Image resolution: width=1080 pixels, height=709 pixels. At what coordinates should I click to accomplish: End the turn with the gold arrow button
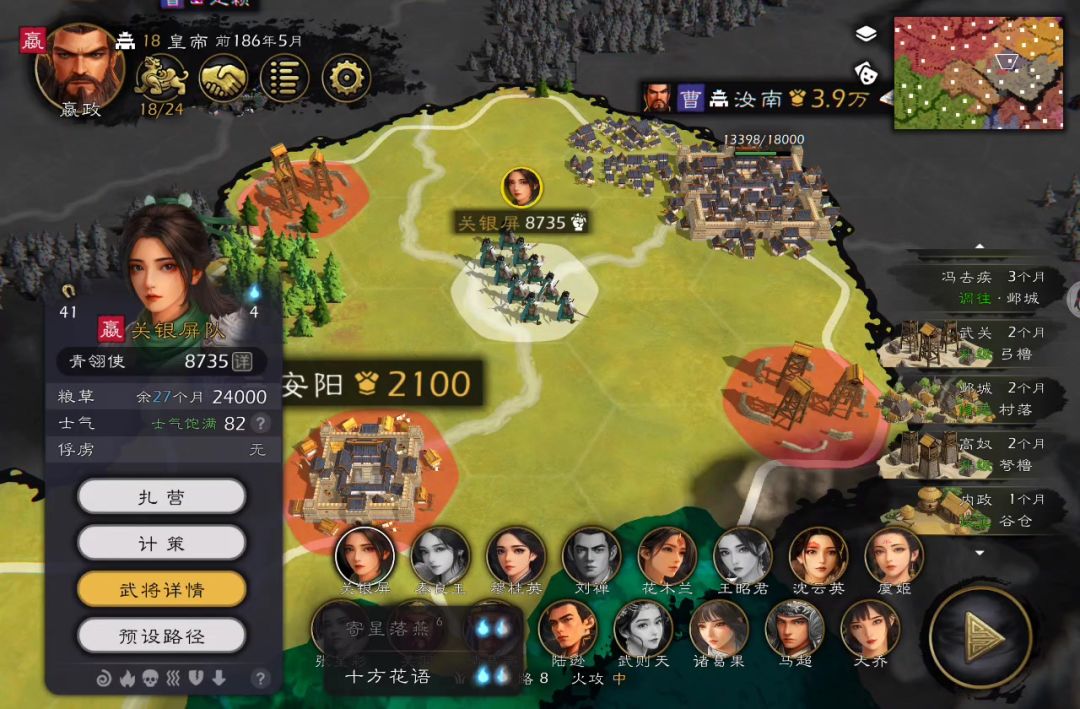[x=980, y=637]
